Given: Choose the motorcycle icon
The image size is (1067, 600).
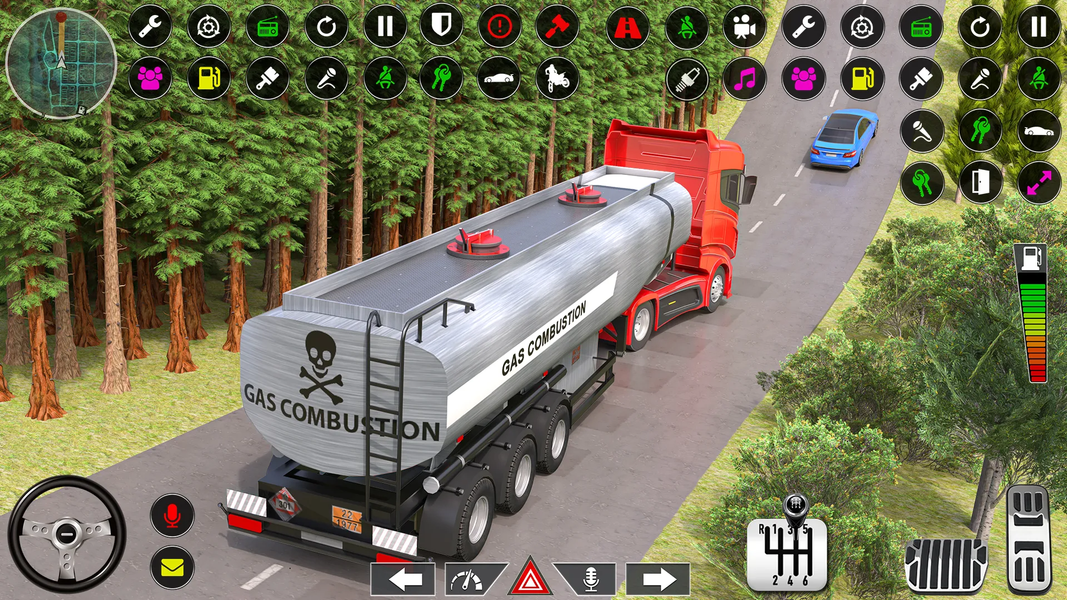Looking at the screenshot, I should point(557,77).
